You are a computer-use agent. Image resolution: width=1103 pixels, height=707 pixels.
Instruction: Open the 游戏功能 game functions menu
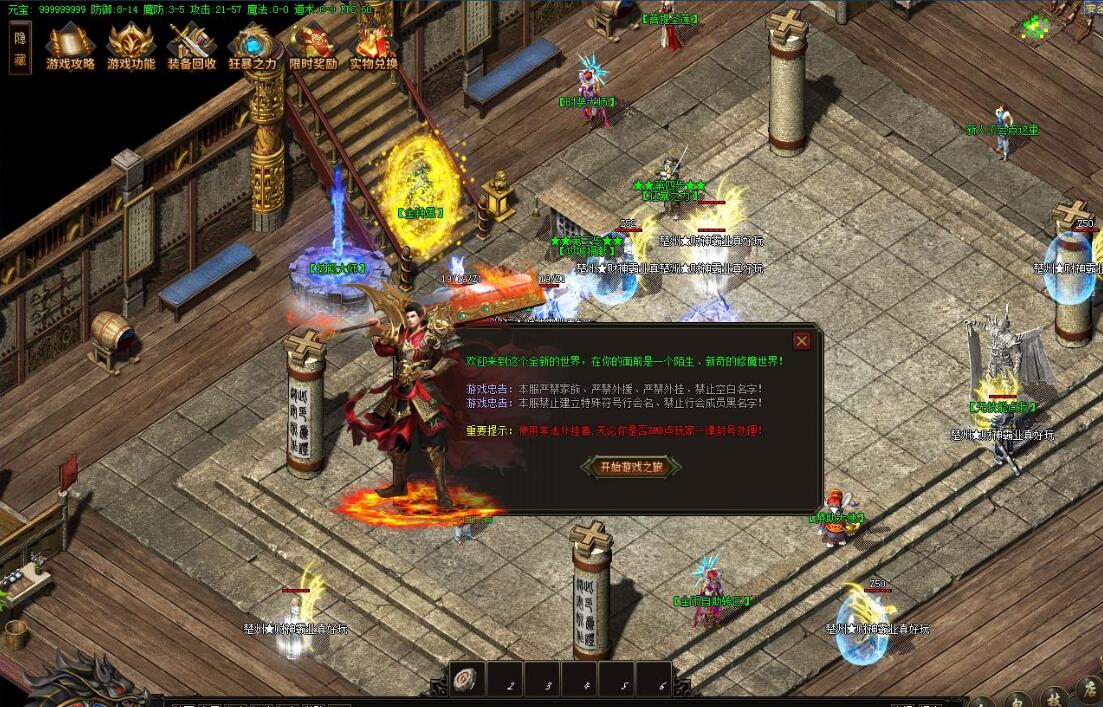131,46
